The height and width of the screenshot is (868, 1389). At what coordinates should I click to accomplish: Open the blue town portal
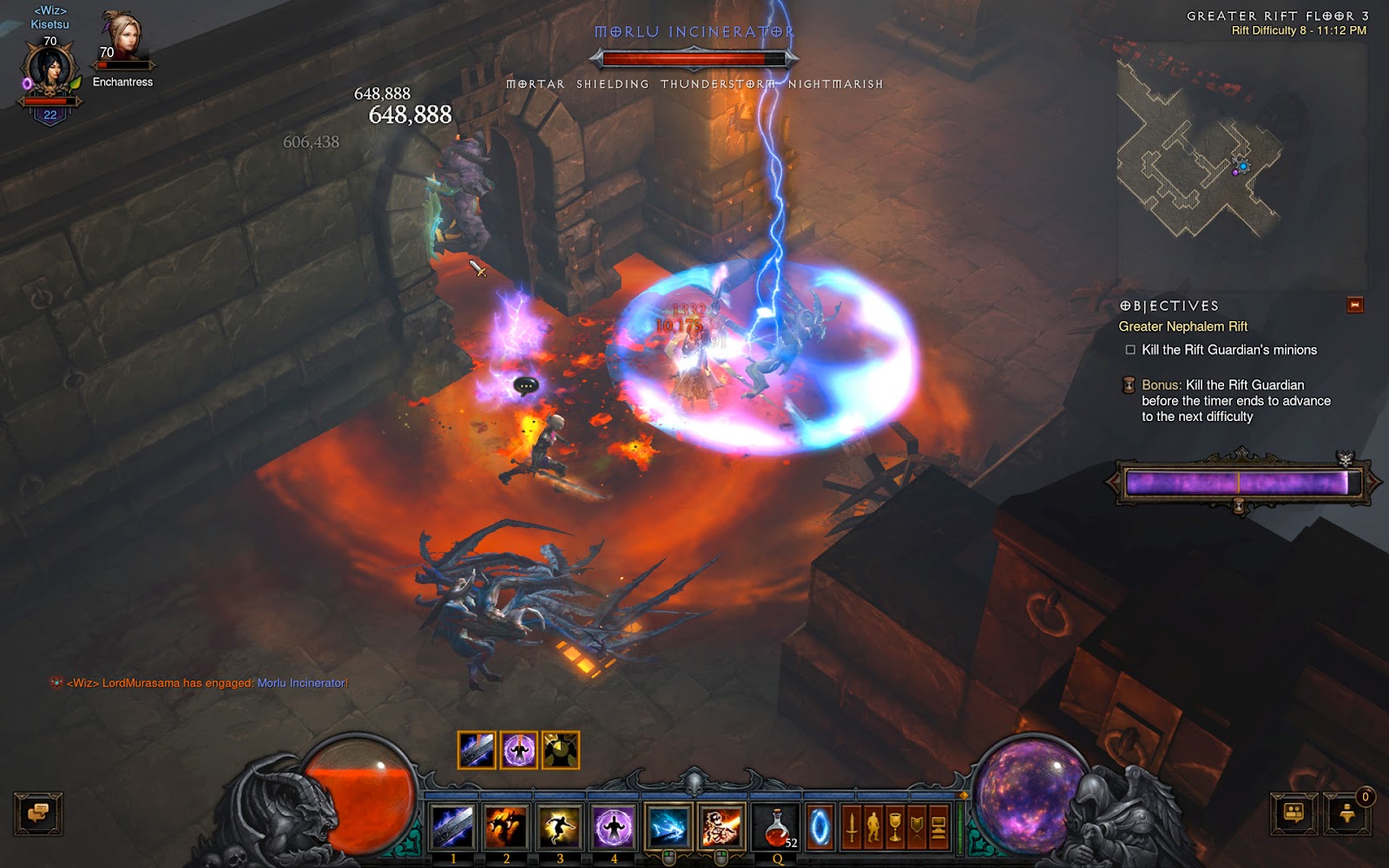pyautogui.click(x=820, y=827)
